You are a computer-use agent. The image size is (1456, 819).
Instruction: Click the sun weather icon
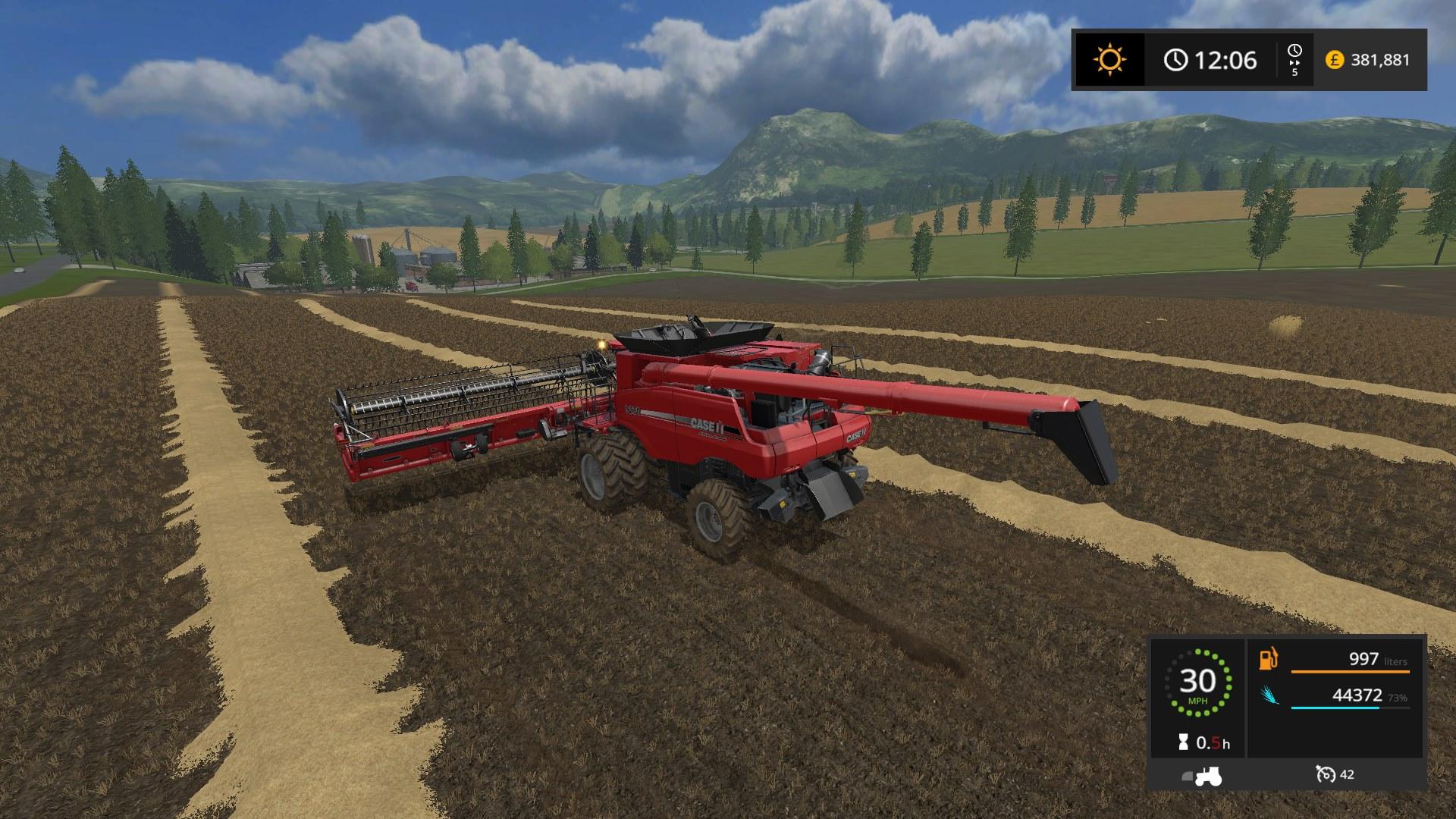1109,59
